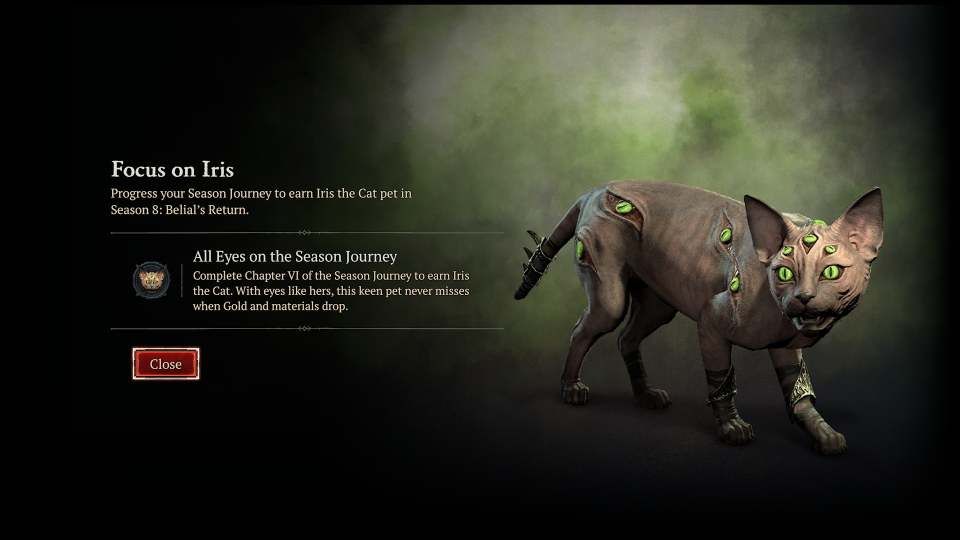Close the Focus on Iris announcement
This screenshot has height=540, width=960.
coord(166,364)
